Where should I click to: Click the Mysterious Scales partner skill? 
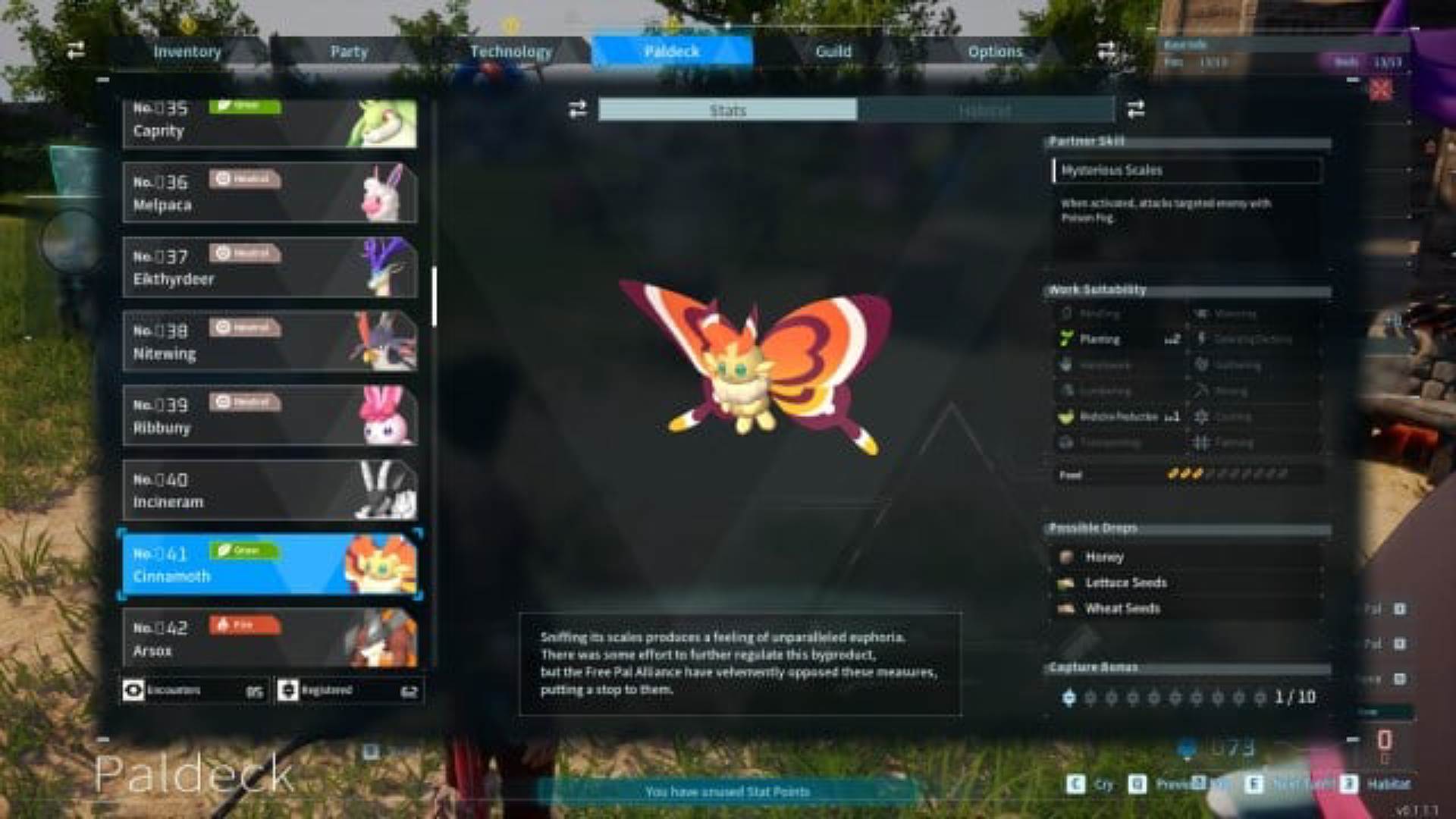(1187, 171)
